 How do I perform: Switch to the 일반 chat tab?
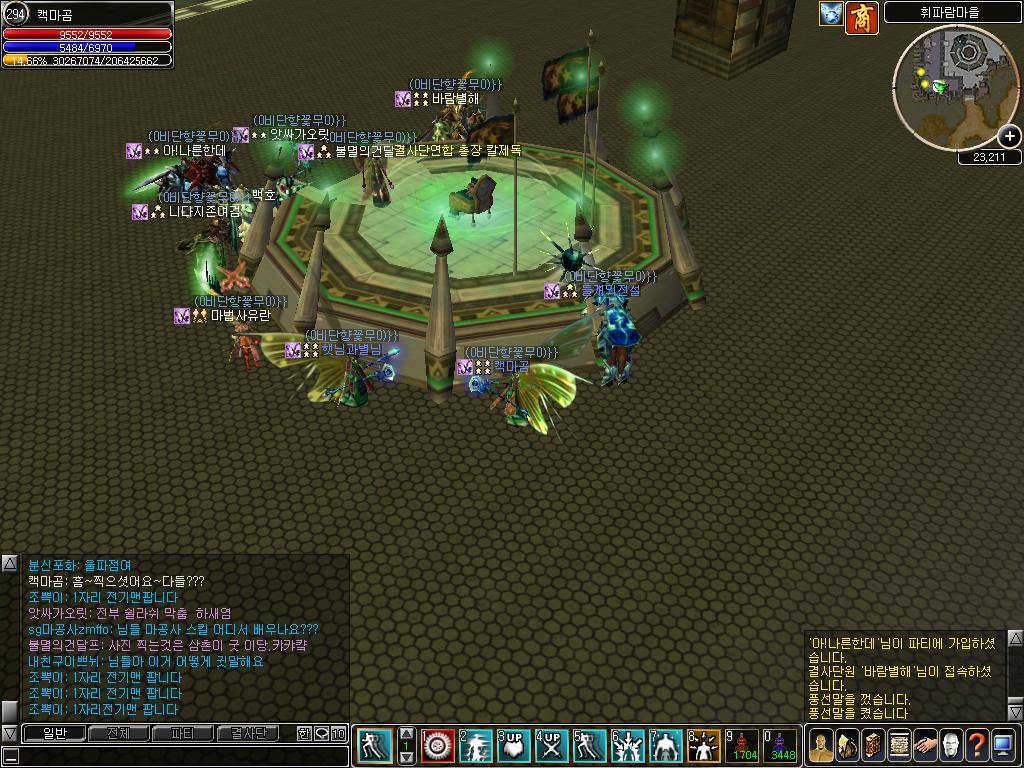pos(54,734)
